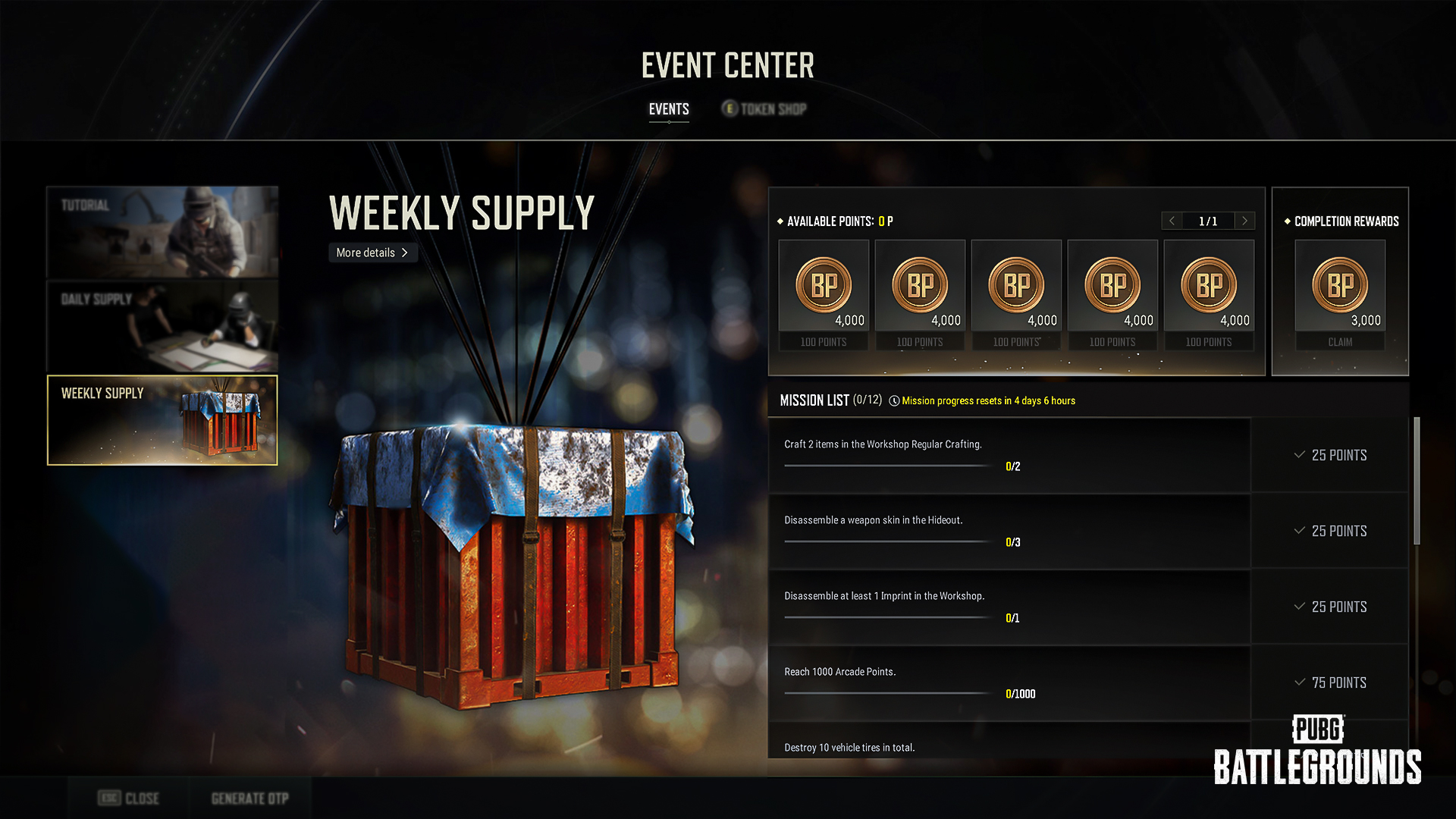Screen dimensions: 1456x819
Task: Select the Weekly Supply event tile
Action: [162, 420]
